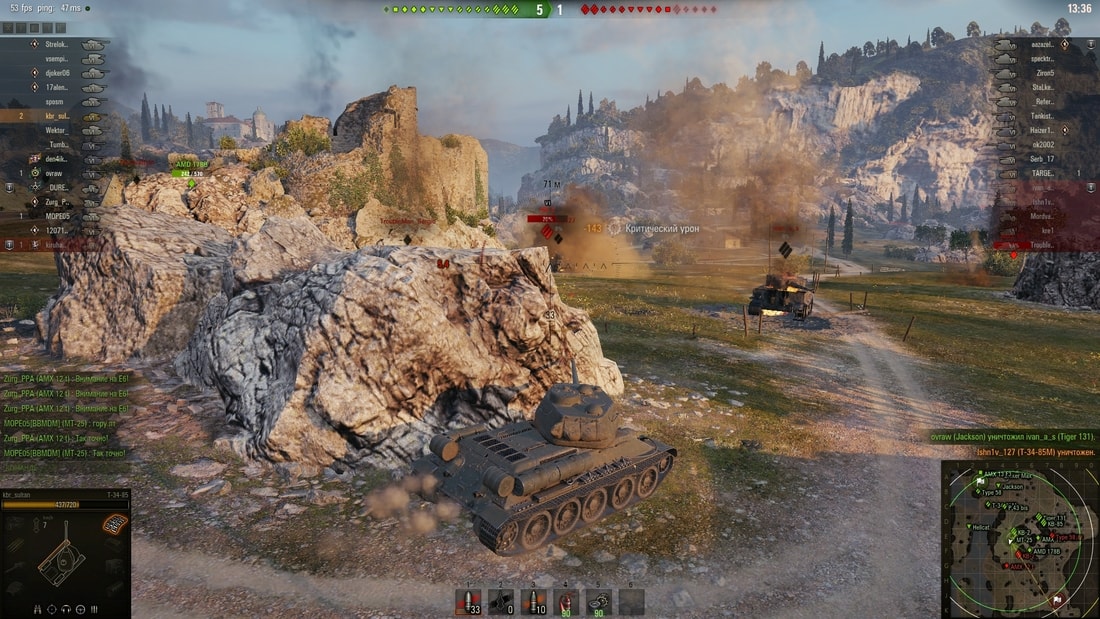Click the minimap in the corner
Viewport: 1100px width, 619px height.
pos(1019,539)
